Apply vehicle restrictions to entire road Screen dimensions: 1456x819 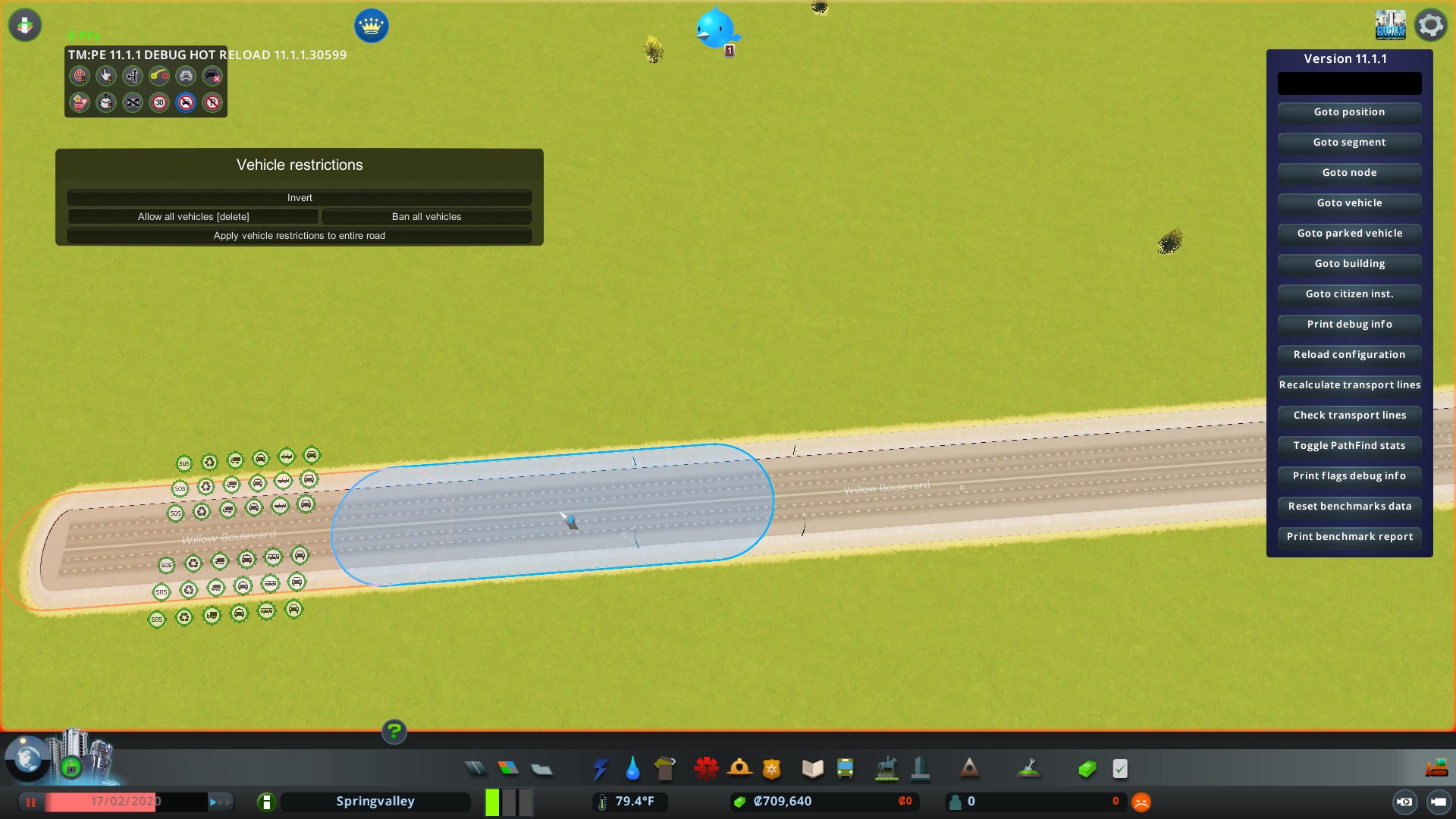[x=299, y=235]
